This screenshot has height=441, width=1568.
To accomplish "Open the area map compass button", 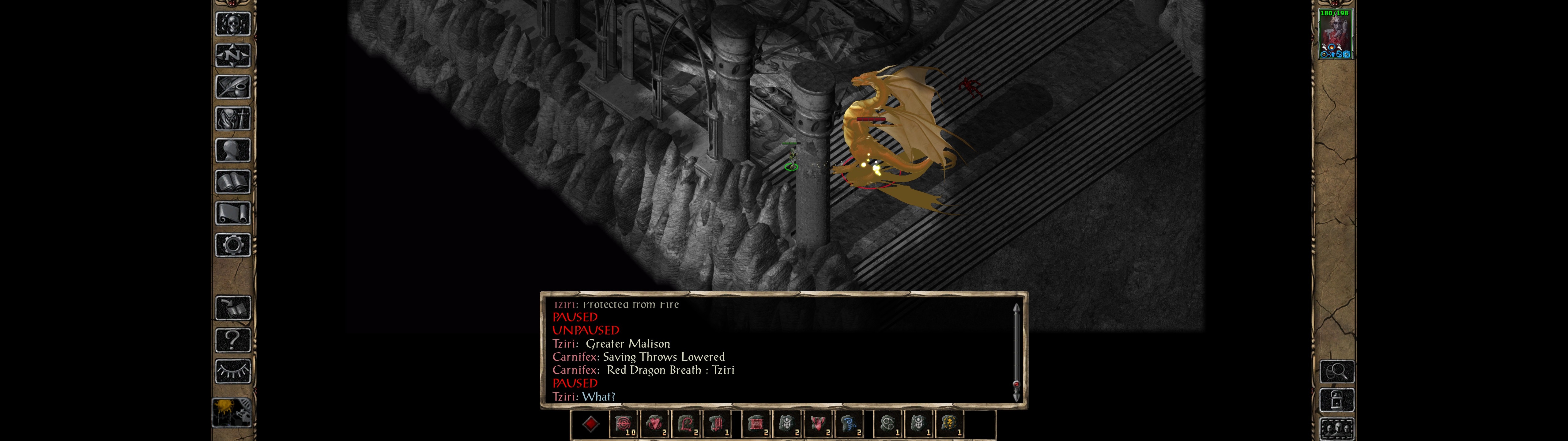I will (233, 55).
